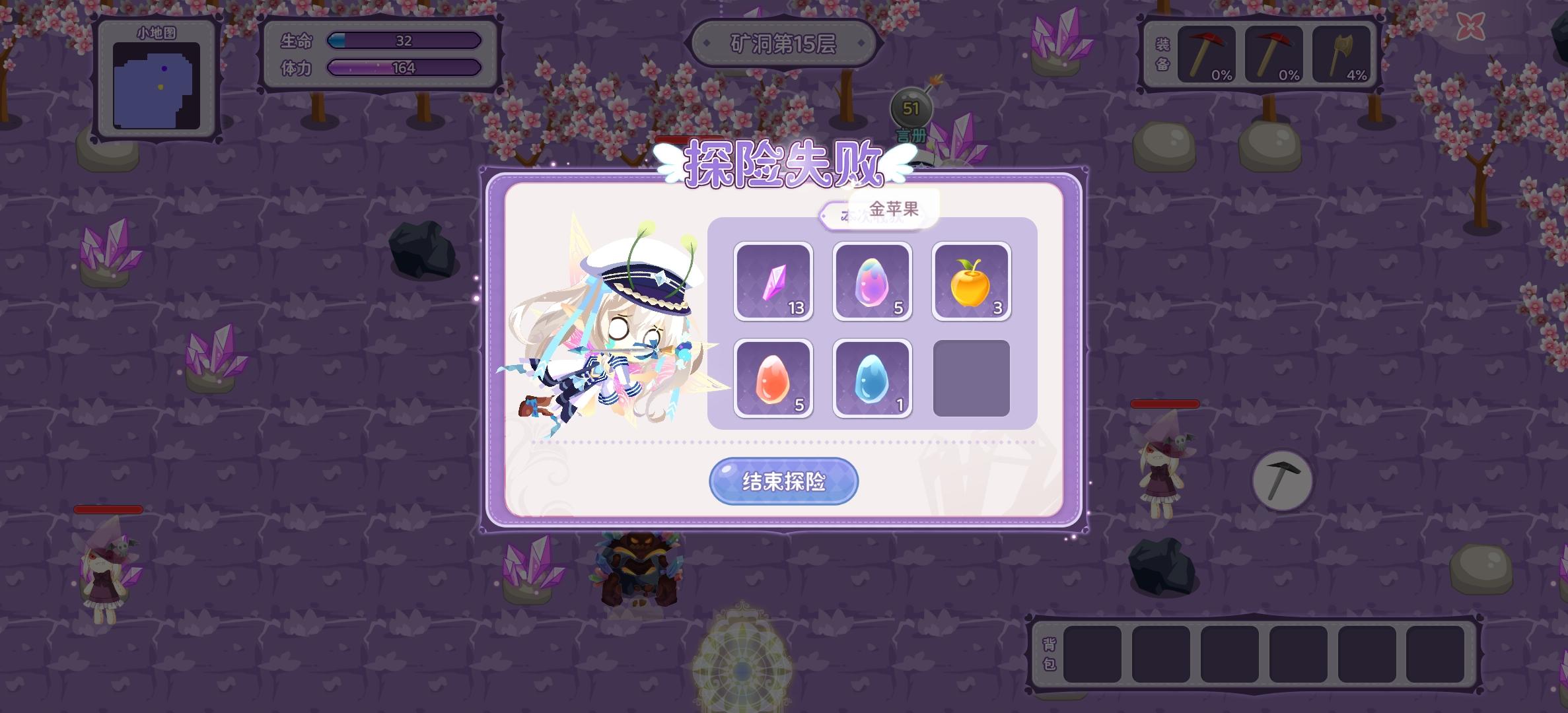Screen dimensions: 1568x713
Task: Click the 生命 health bar showing 32
Action: point(404,41)
